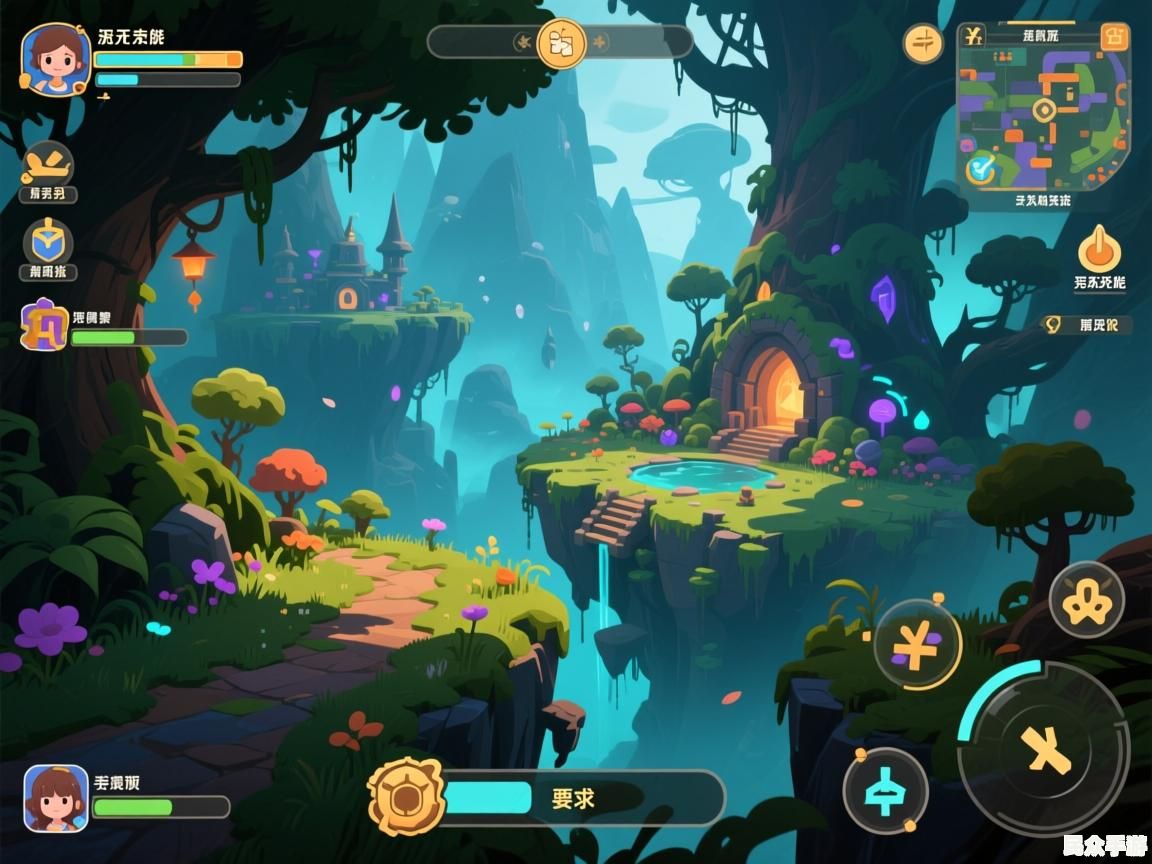Click the orange ring marker at minimap center

tap(1043, 110)
